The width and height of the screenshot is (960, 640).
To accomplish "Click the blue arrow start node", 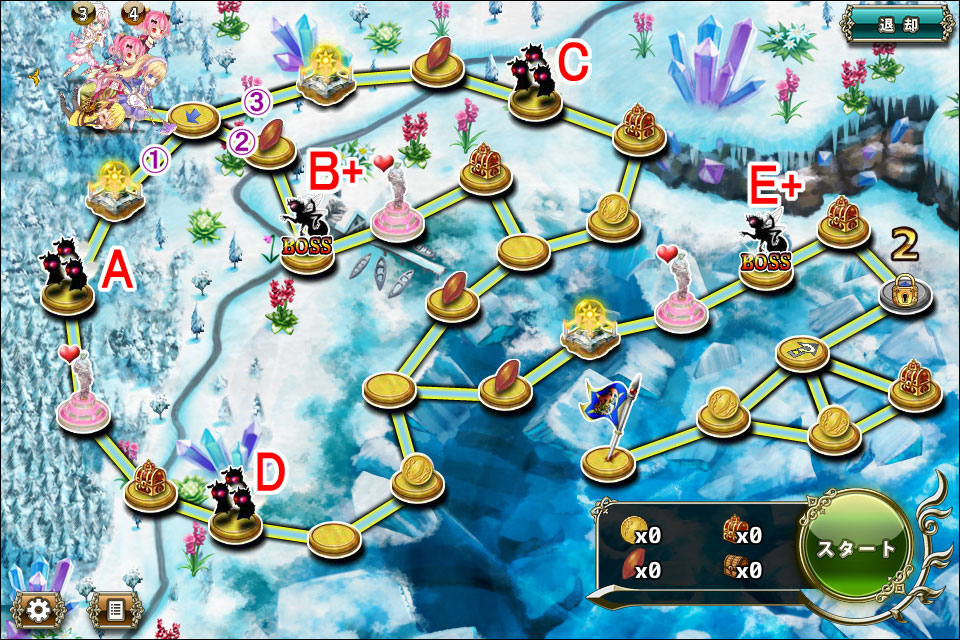I will [x=195, y=118].
